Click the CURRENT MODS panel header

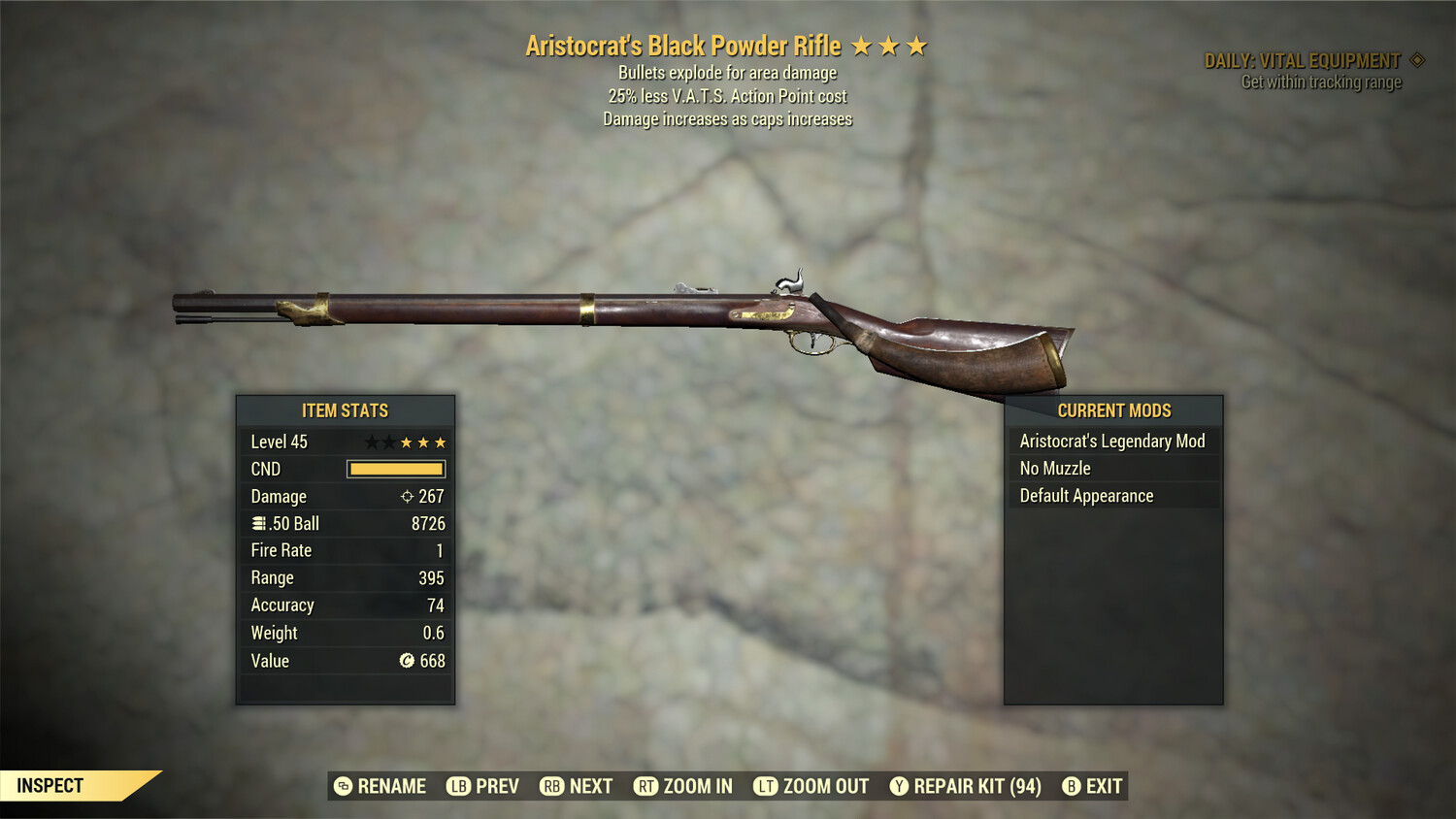(x=1112, y=410)
